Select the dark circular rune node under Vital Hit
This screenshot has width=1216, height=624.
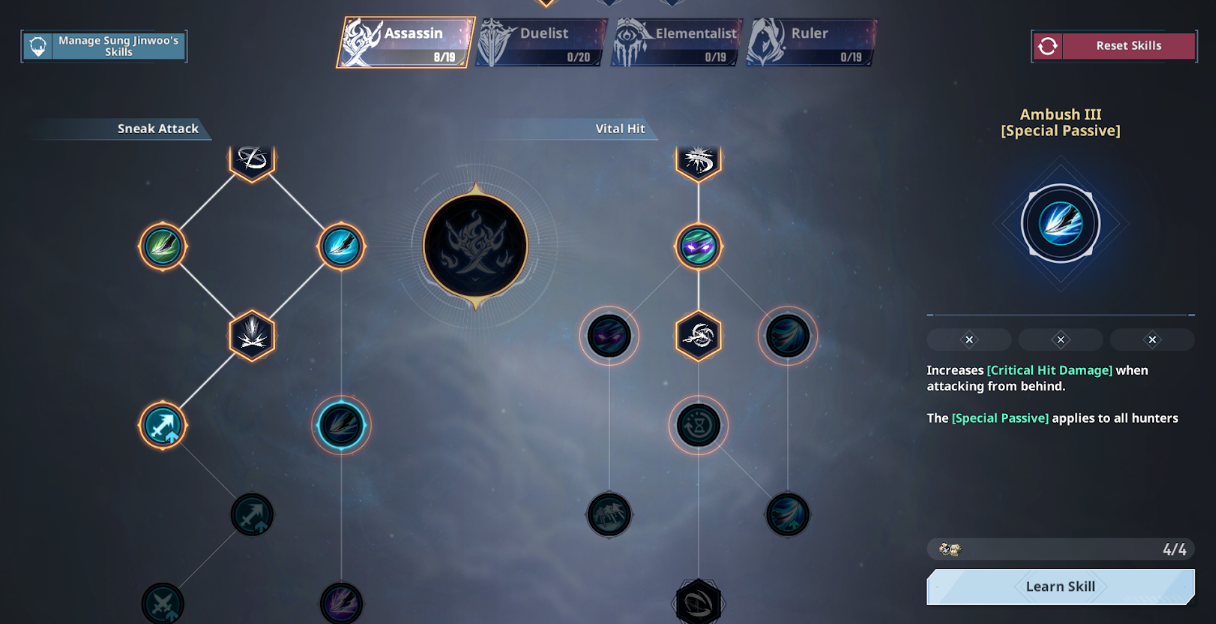(x=698, y=425)
